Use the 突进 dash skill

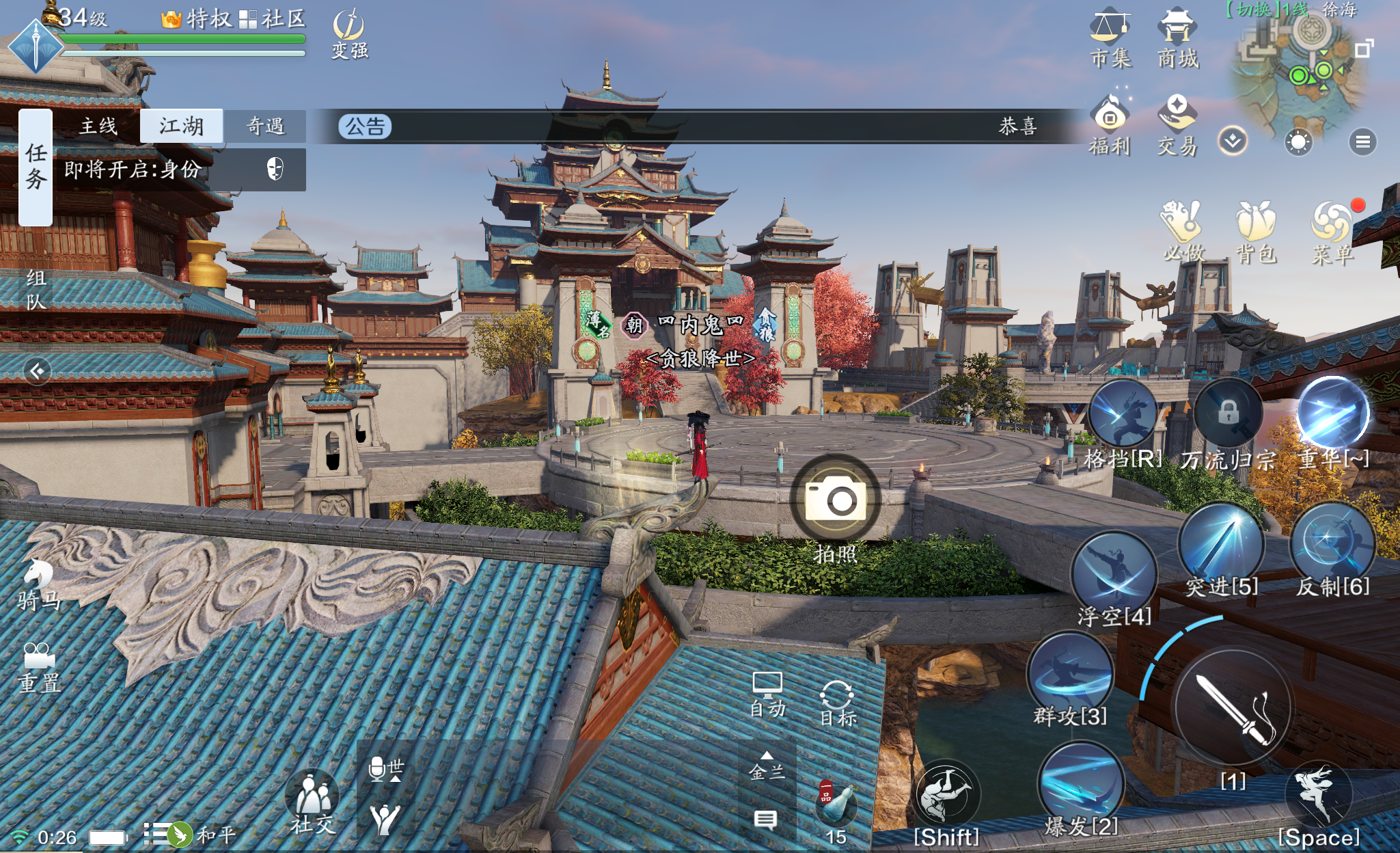(x=1221, y=545)
